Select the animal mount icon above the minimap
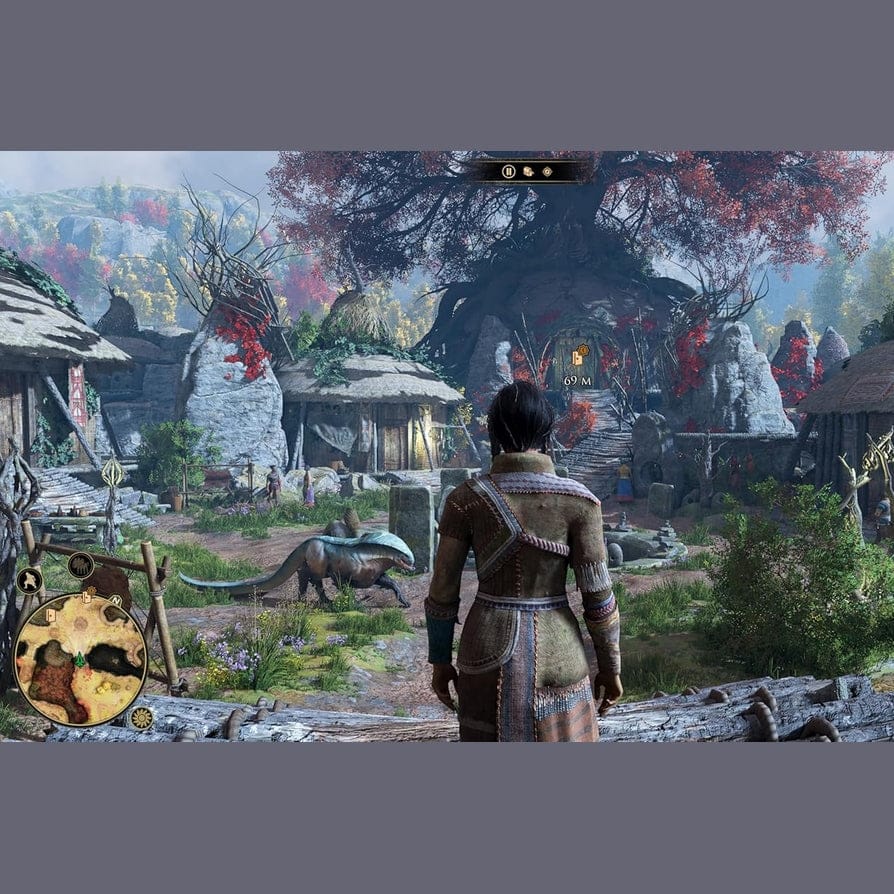The image size is (894, 894). tap(81, 566)
